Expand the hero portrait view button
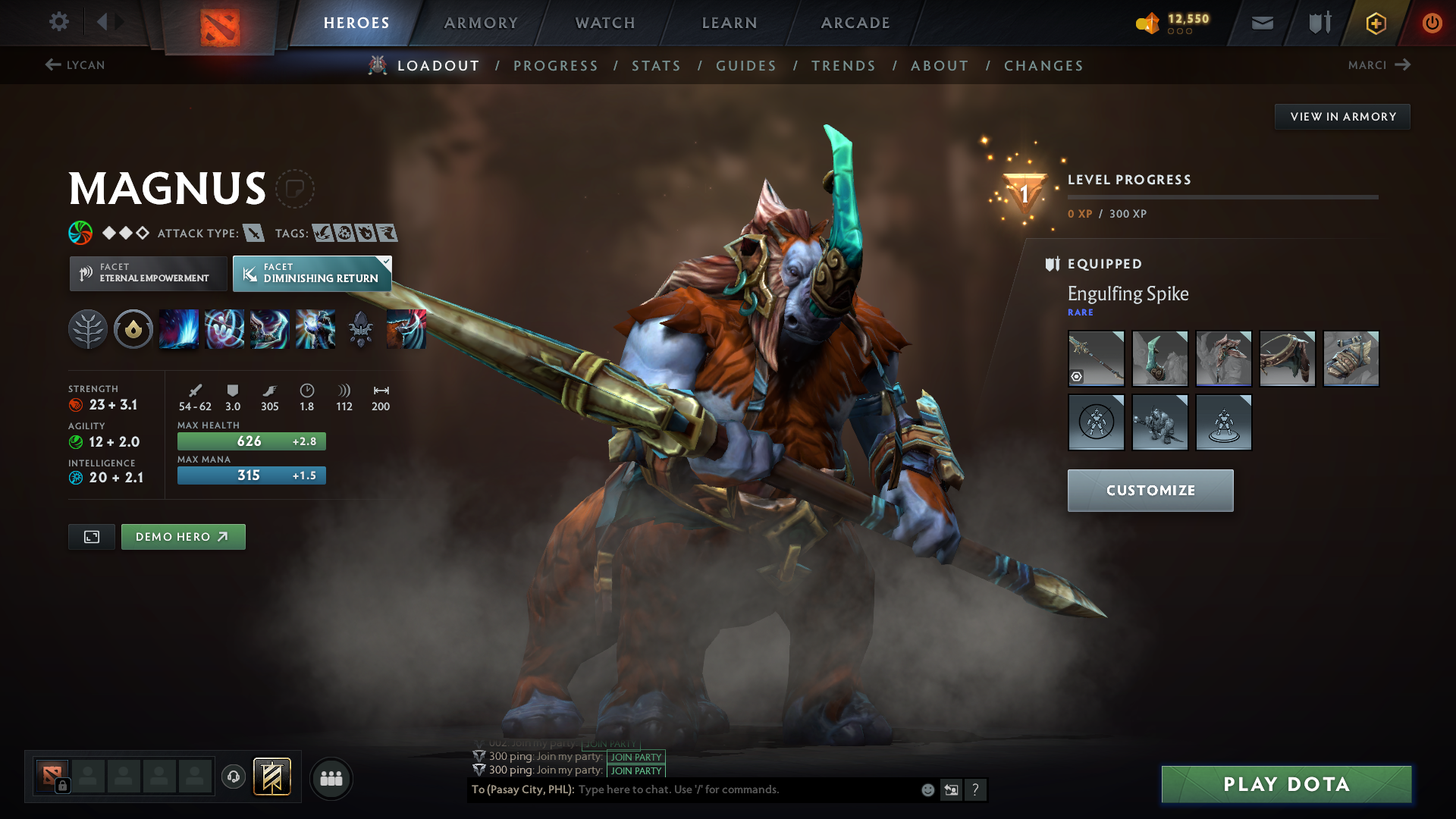The height and width of the screenshot is (819, 1456). pos(91,536)
